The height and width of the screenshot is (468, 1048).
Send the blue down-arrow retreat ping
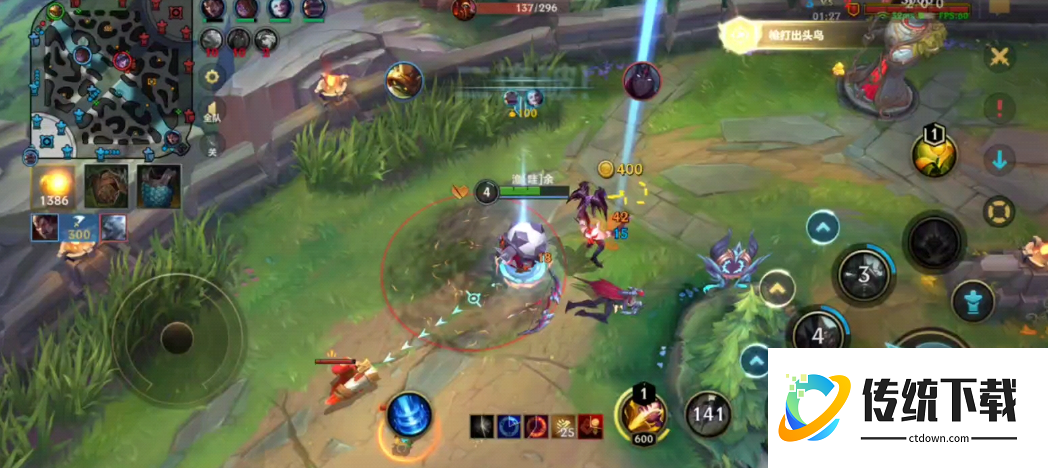997,159
